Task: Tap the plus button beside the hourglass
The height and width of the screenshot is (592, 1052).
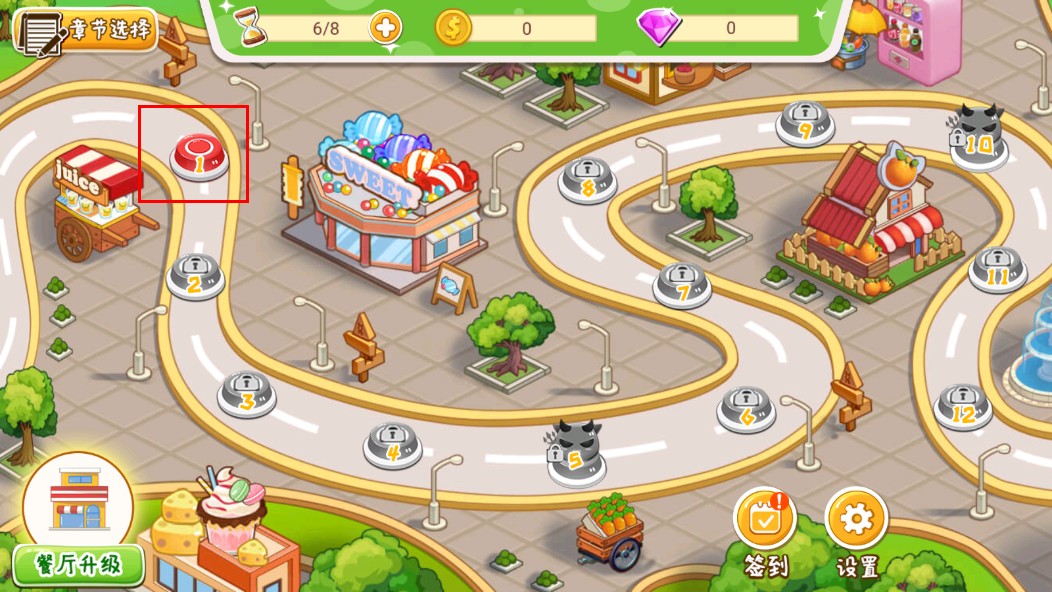Action: [x=386, y=28]
